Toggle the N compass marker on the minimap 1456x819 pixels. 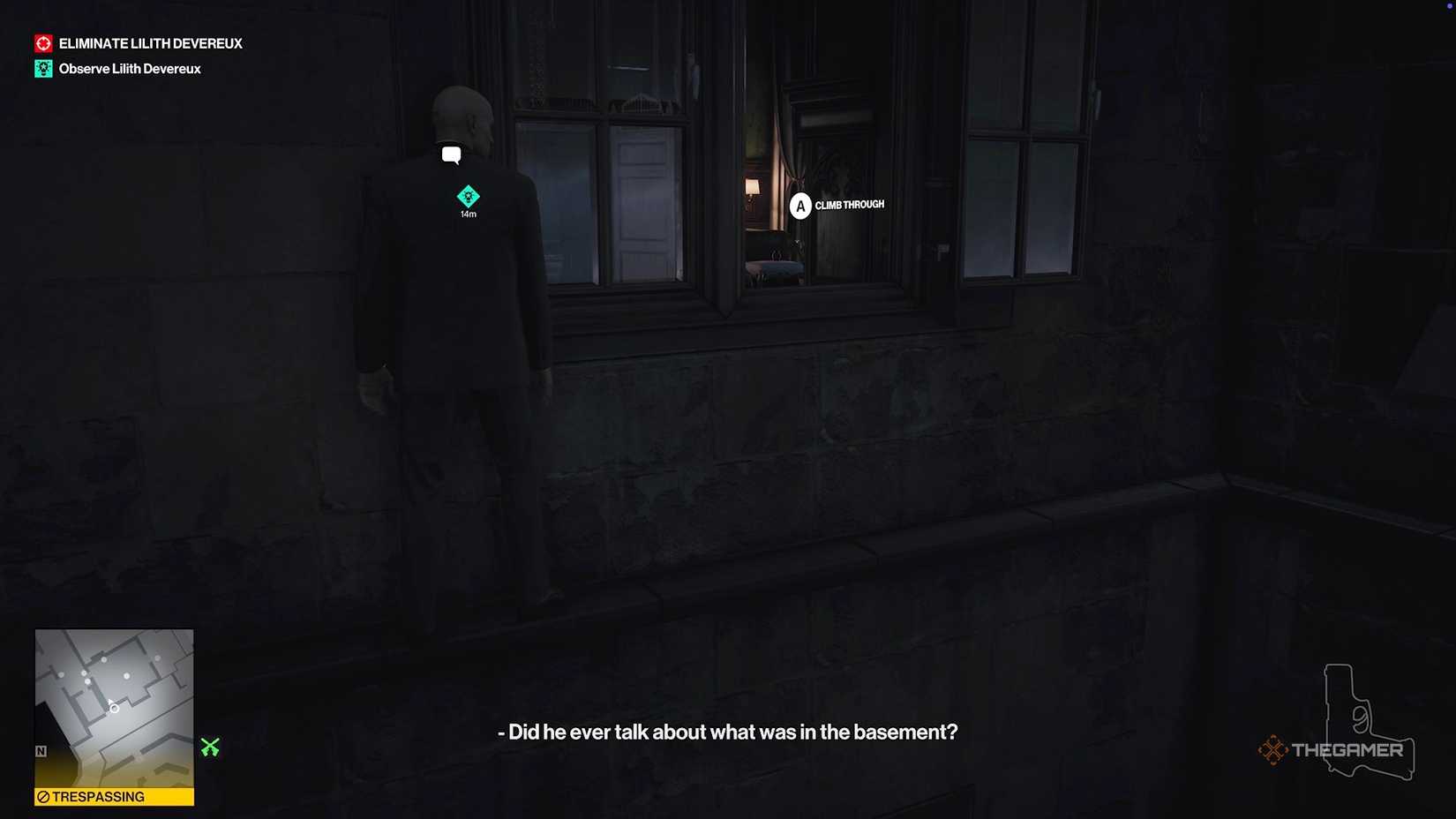tap(40, 751)
